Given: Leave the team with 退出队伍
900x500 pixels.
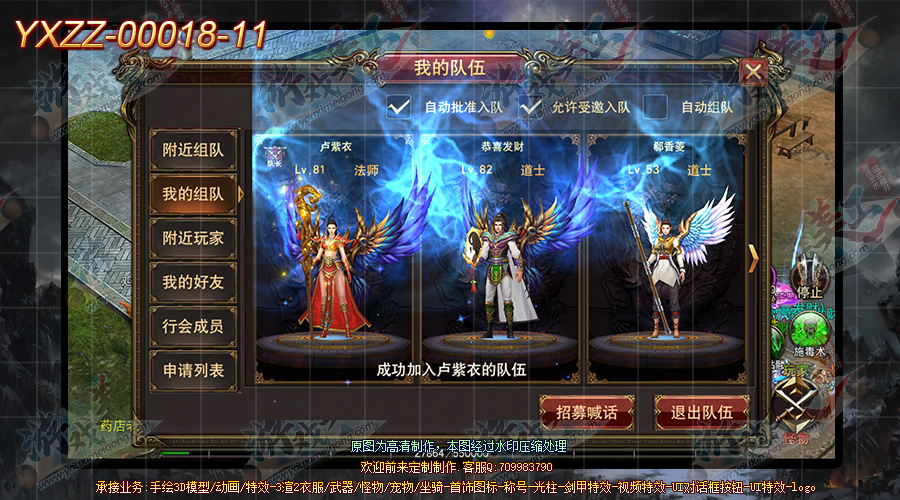Looking at the screenshot, I should (701, 412).
